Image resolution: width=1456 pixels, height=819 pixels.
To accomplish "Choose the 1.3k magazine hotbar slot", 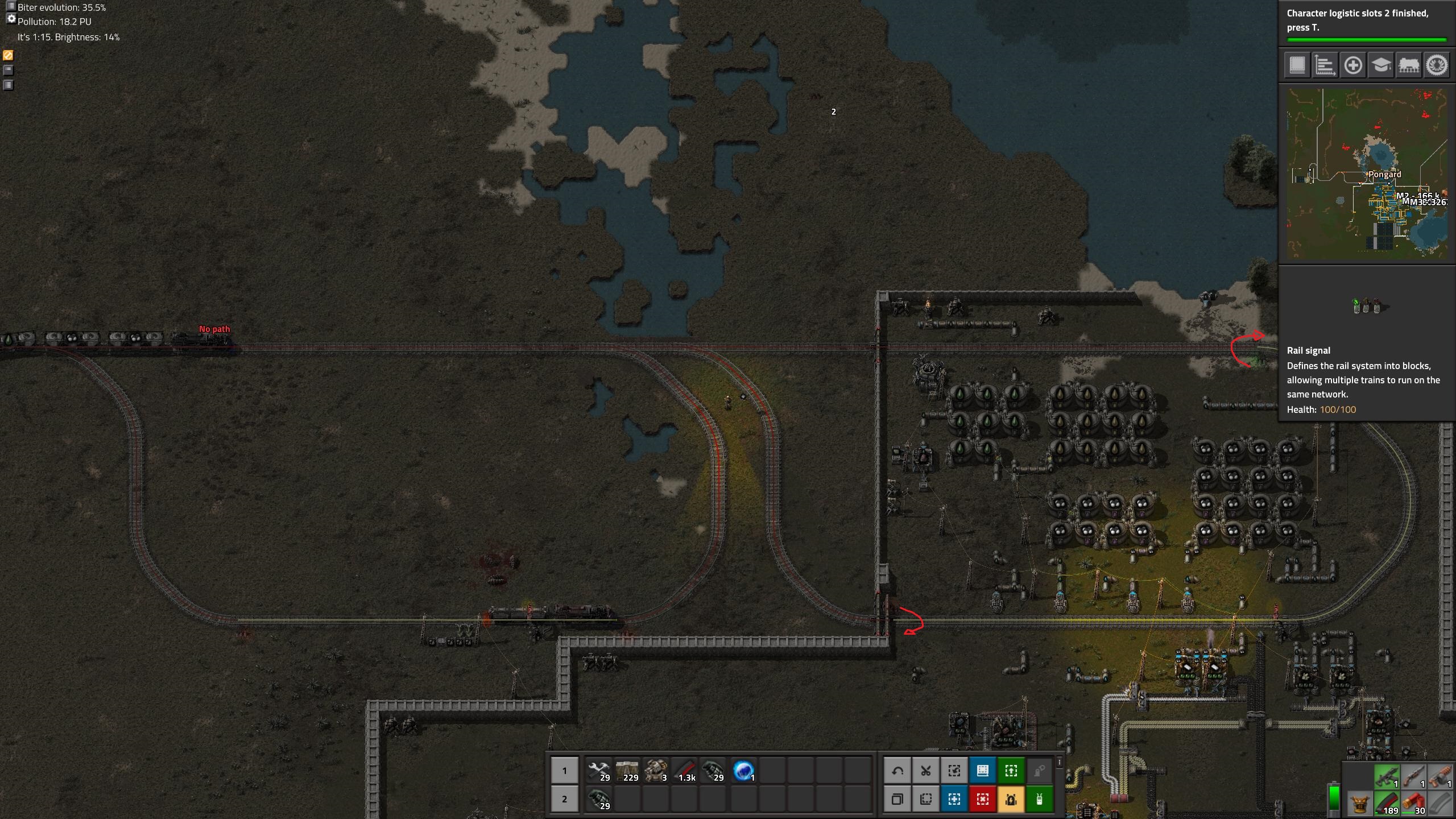I will pos(685,771).
